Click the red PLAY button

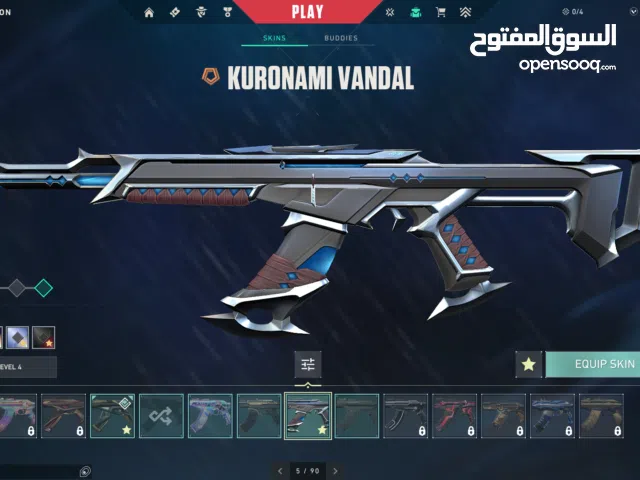pos(307,12)
